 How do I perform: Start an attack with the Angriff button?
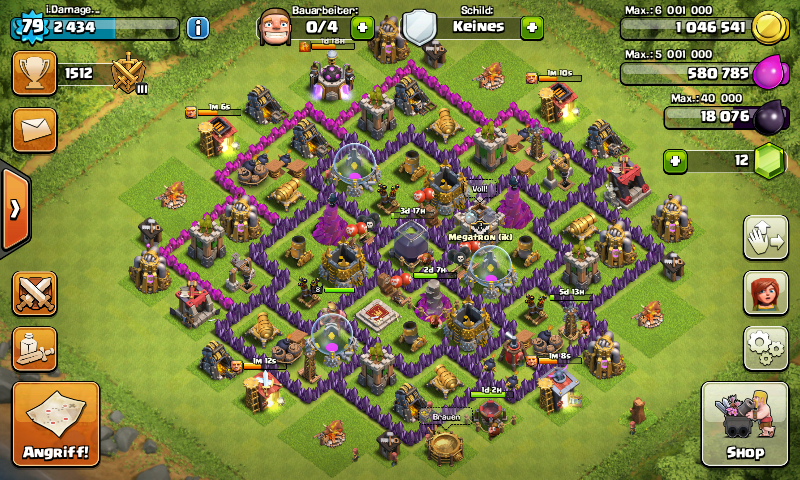(56, 424)
